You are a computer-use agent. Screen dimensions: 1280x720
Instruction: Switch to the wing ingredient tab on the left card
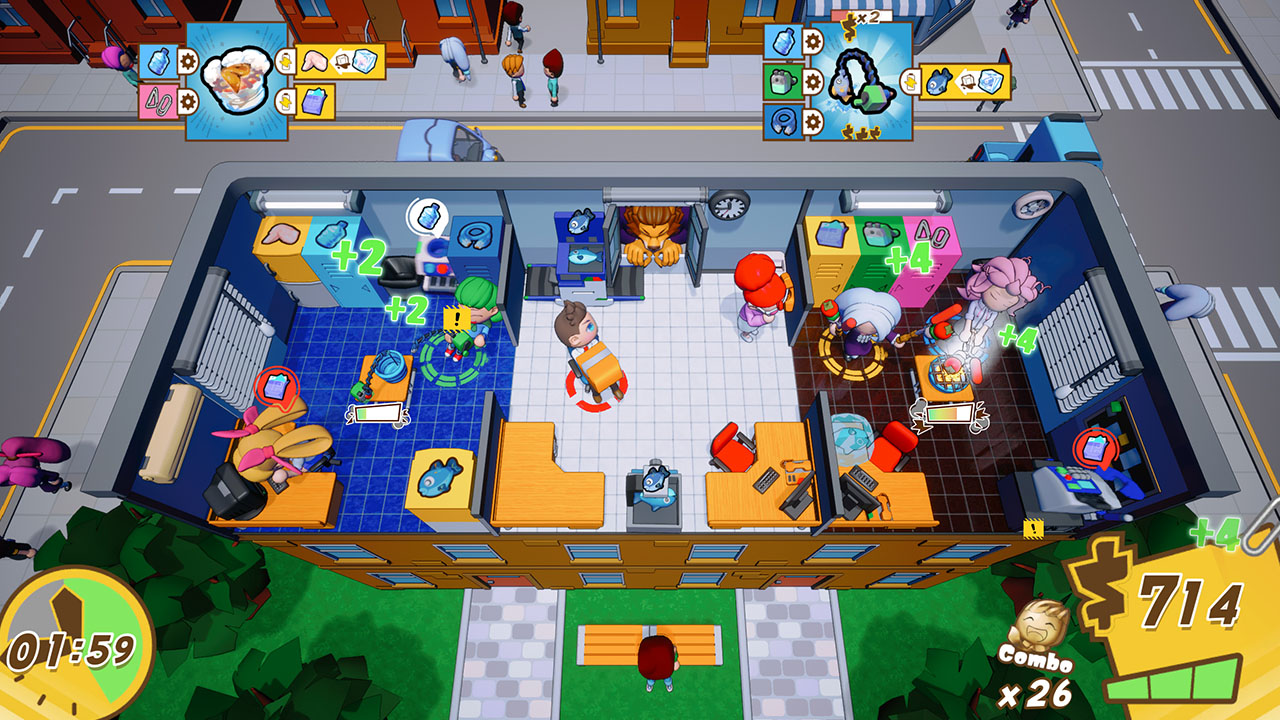pyautogui.click(x=313, y=62)
